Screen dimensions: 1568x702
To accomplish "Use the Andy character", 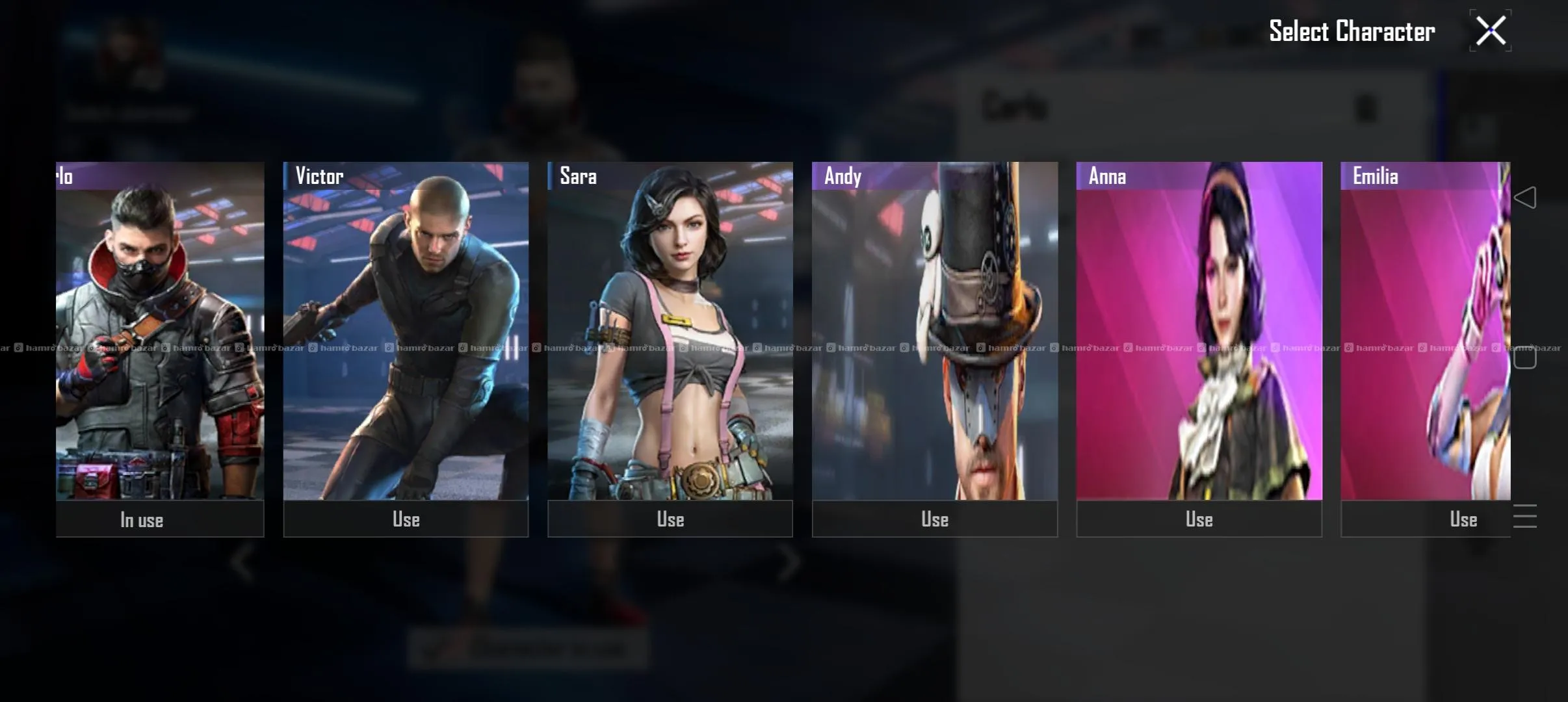I will tap(935, 519).
